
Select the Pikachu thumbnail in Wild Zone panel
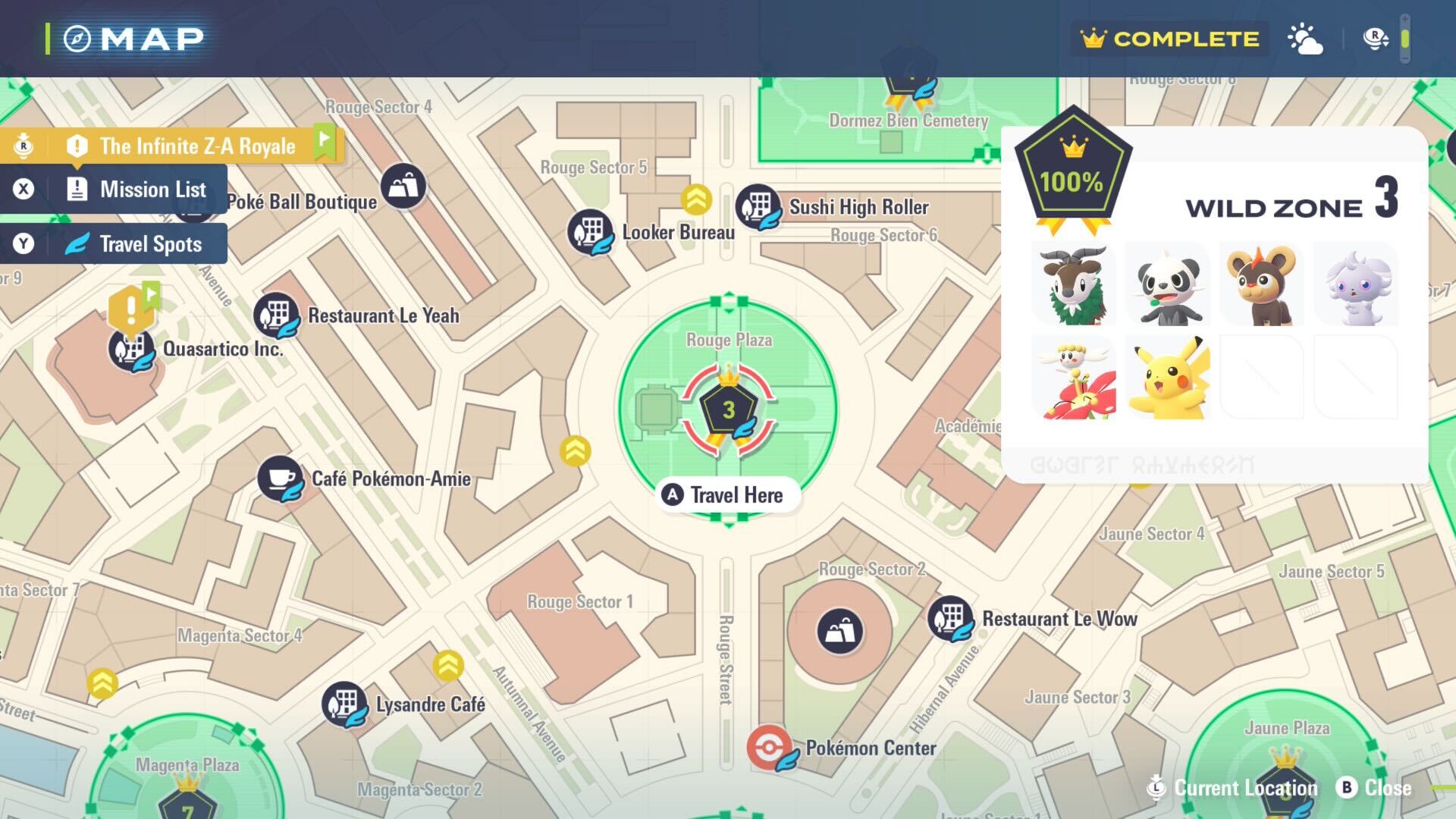pos(1168,378)
